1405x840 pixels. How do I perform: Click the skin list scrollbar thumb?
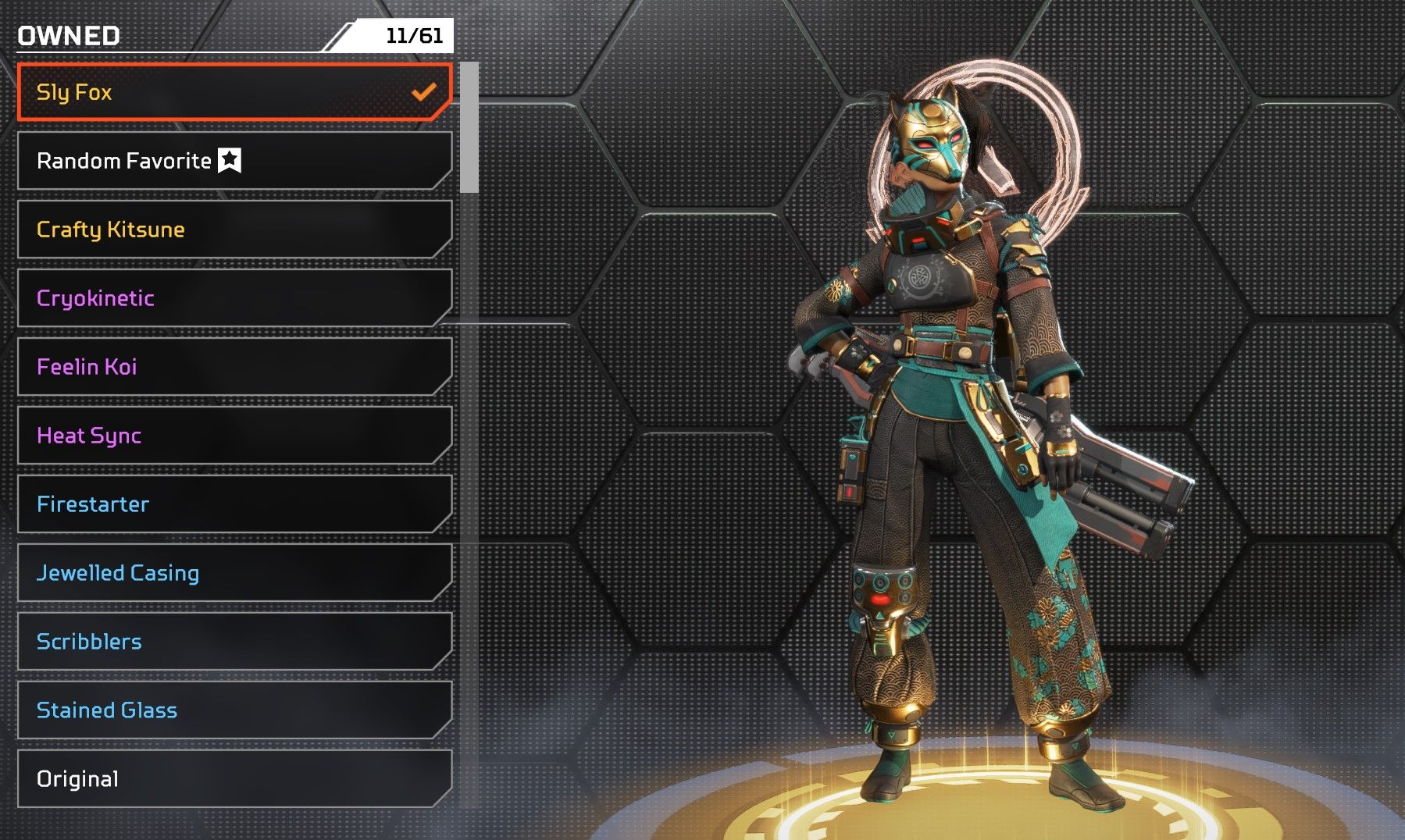(469, 127)
